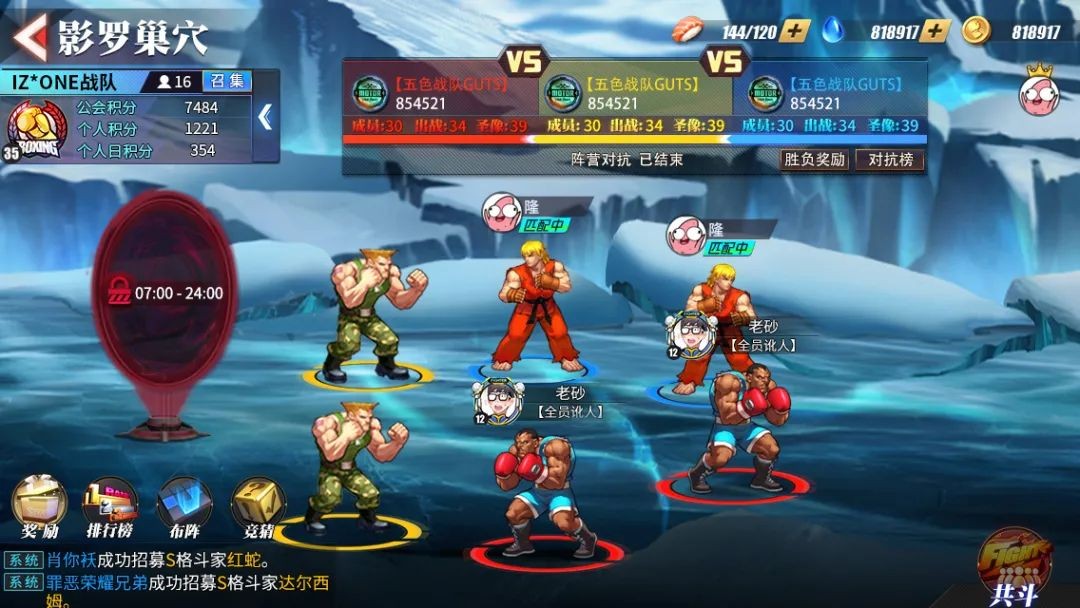Open 胜负奖励 win-loss rewards

814,159
